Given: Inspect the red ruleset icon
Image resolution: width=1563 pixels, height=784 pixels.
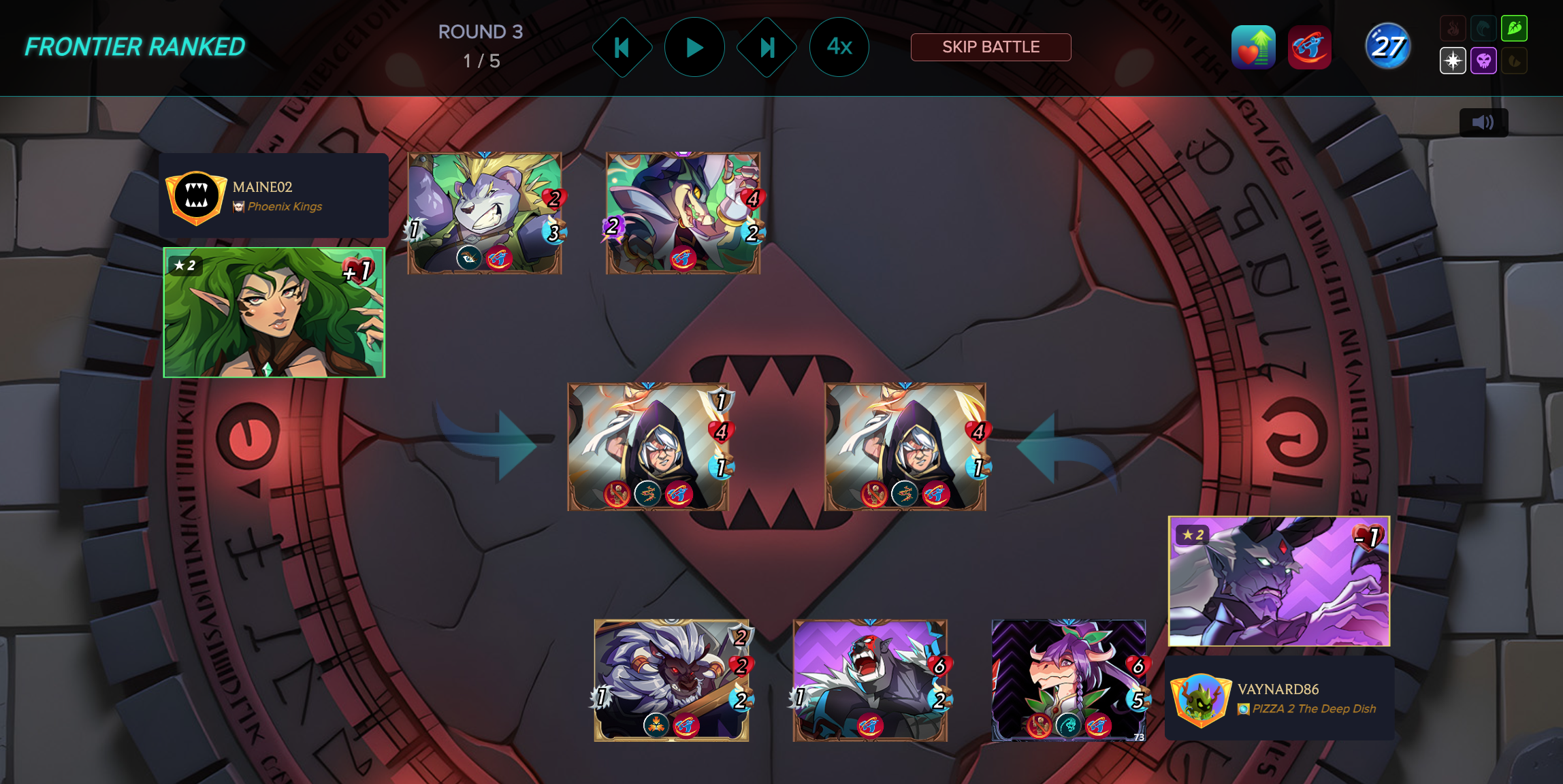Looking at the screenshot, I should coord(1308,48).
